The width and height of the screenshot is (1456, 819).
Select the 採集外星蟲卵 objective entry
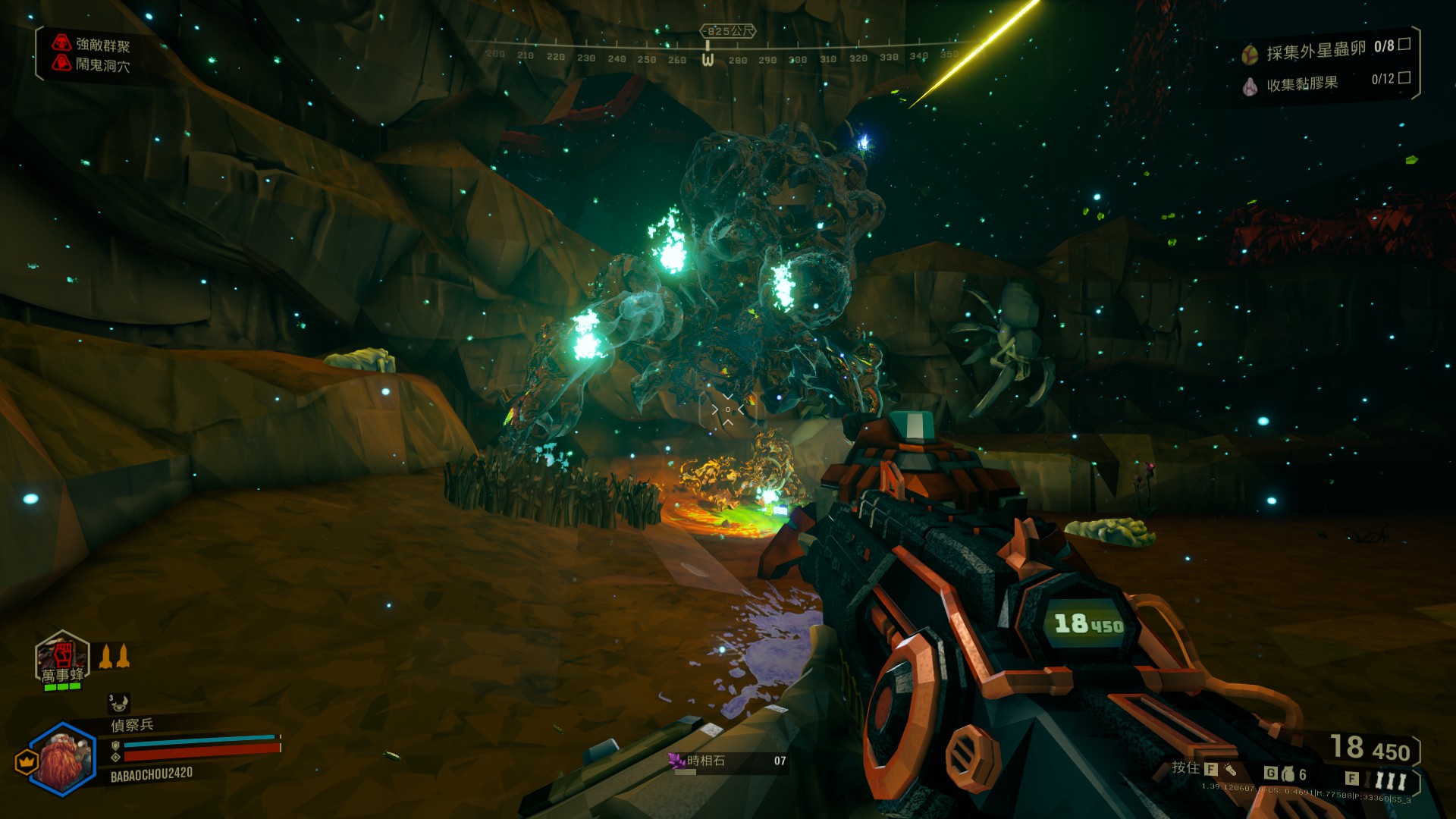point(1316,51)
